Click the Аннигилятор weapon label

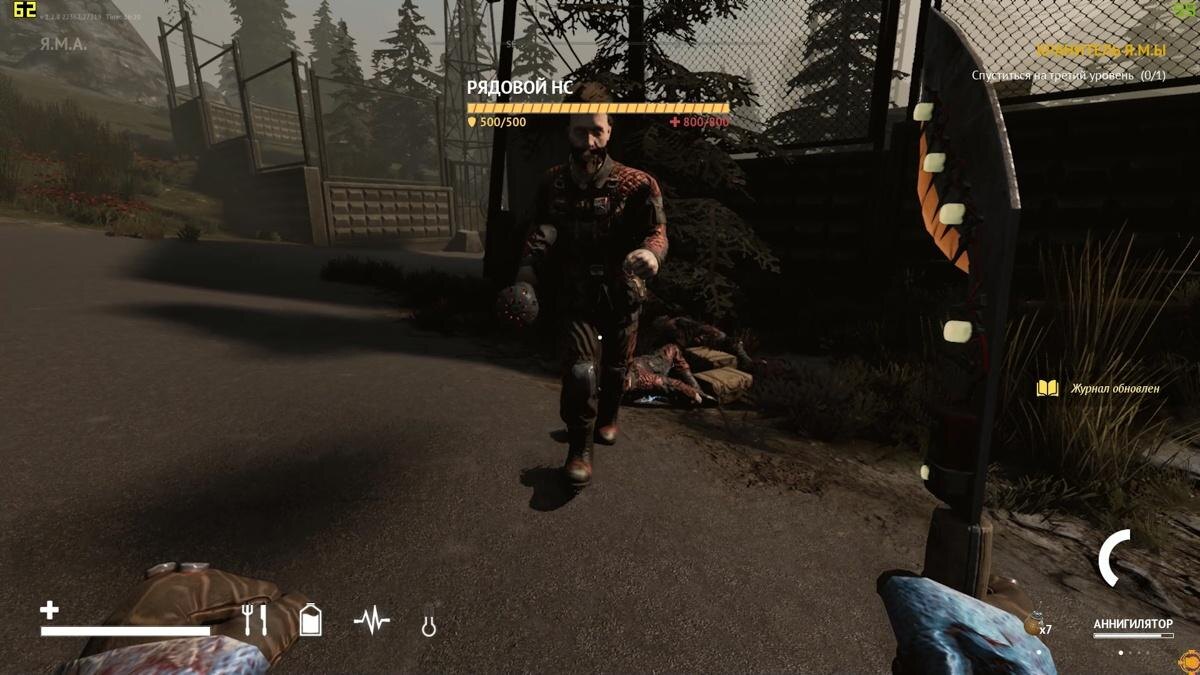(1132, 624)
